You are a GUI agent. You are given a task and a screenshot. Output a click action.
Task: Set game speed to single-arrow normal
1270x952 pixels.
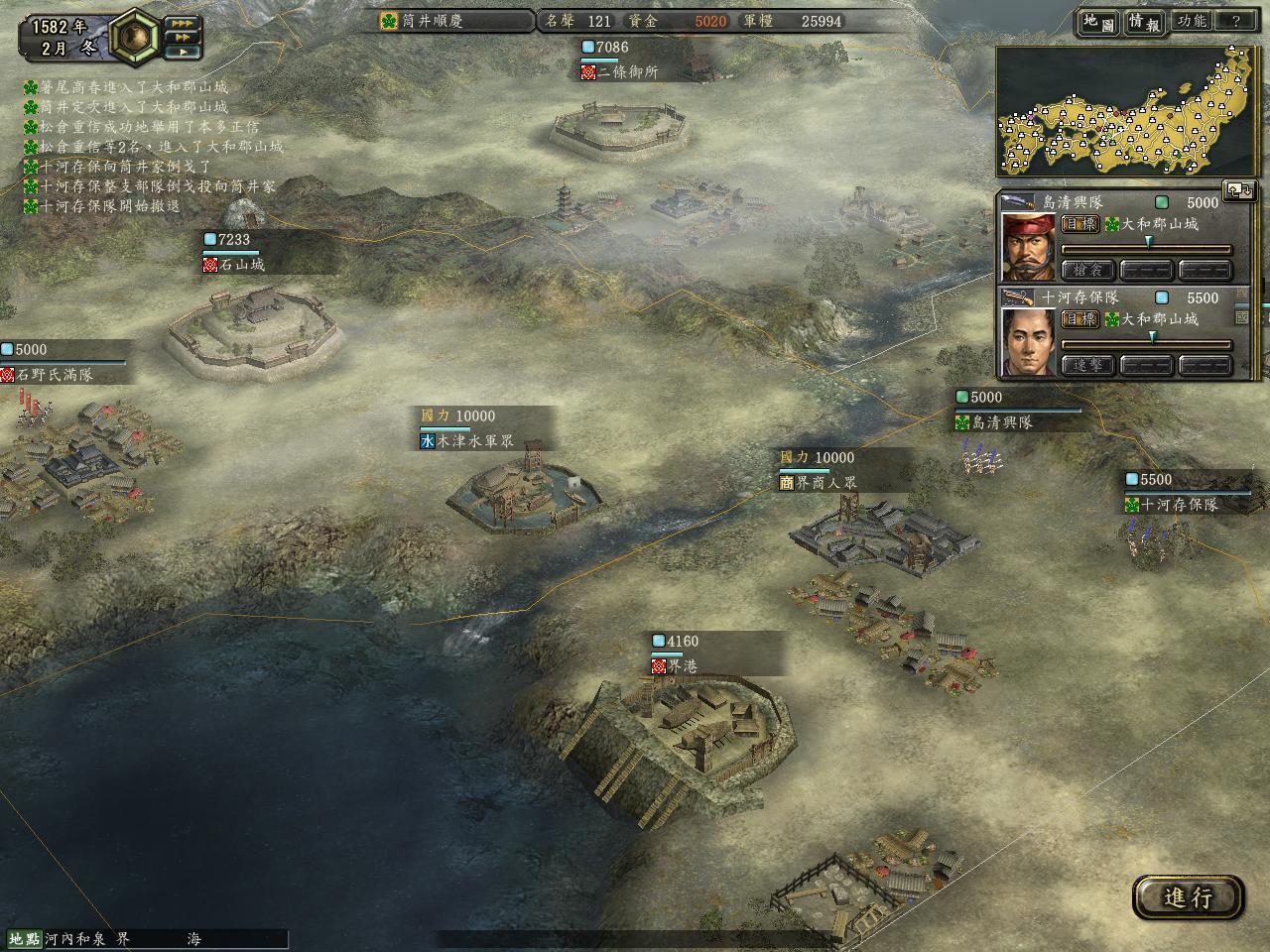coord(182,52)
